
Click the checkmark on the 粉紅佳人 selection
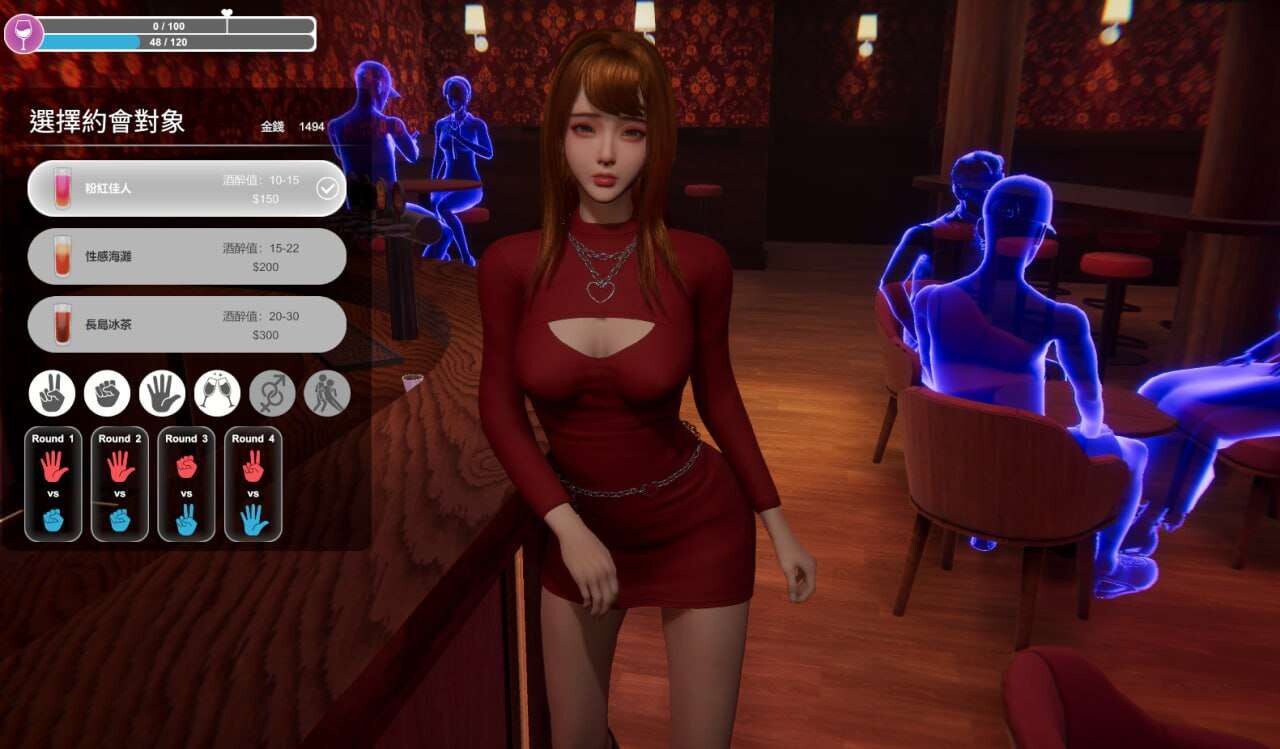click(326, 187)
